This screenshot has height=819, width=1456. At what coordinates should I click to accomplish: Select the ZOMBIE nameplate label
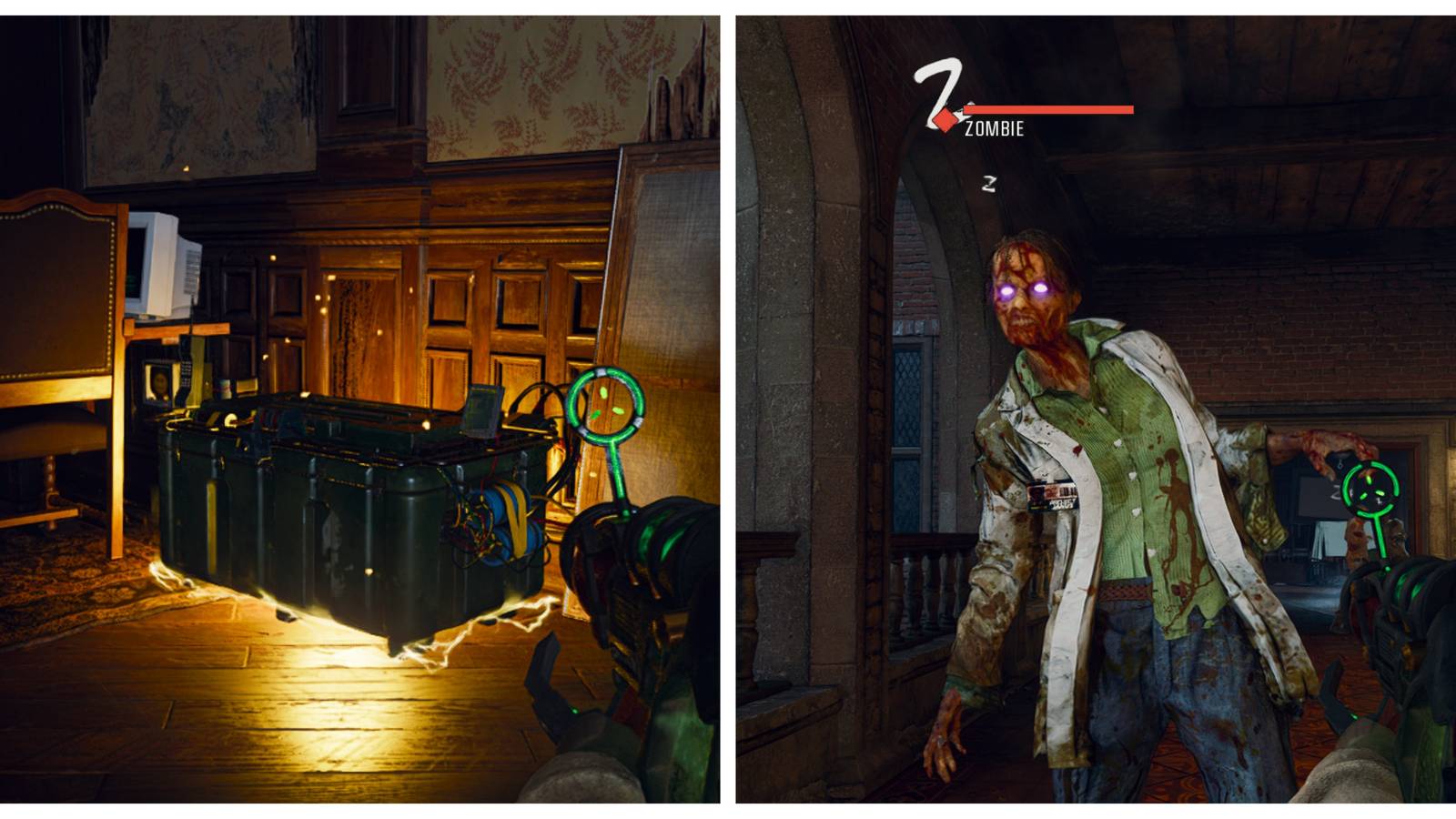click(x=993, y=130)
